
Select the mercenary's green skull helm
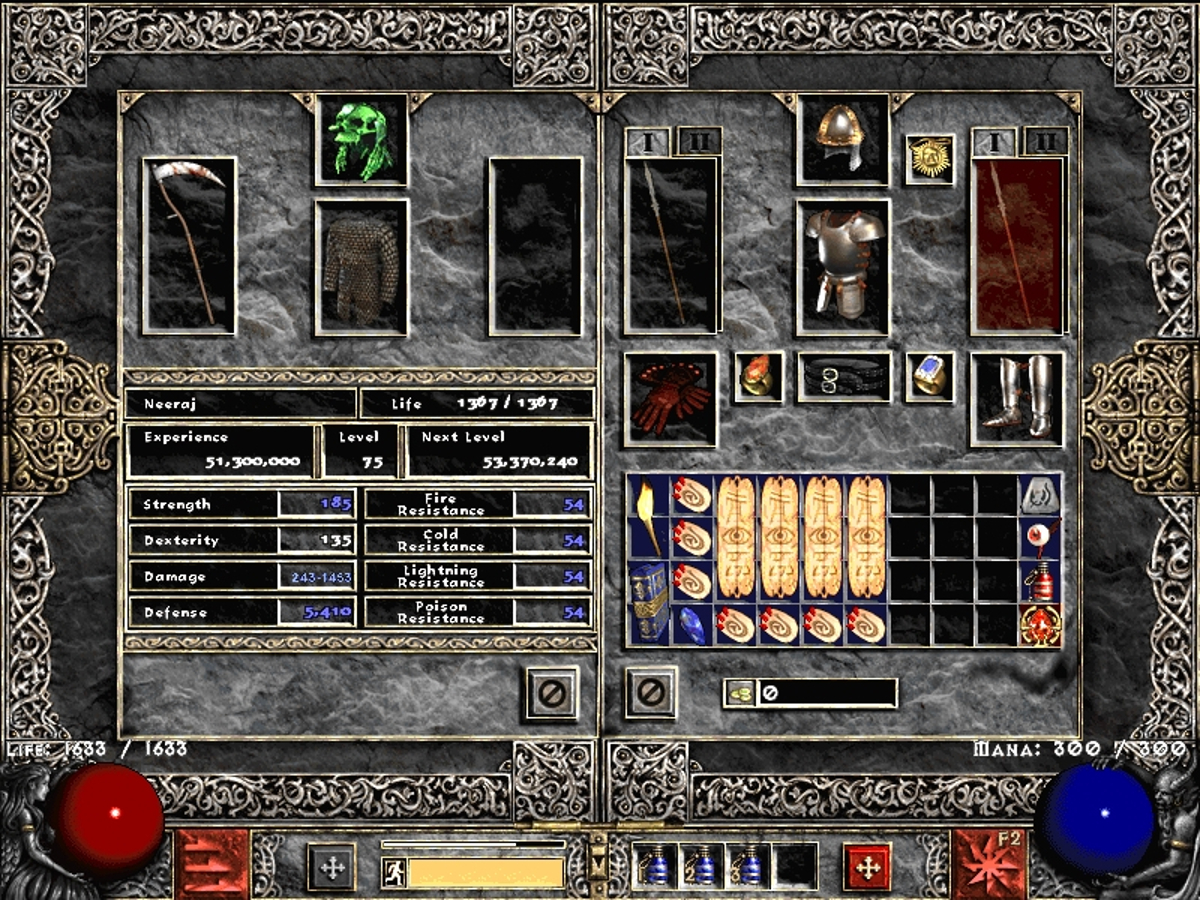(362, 140)
